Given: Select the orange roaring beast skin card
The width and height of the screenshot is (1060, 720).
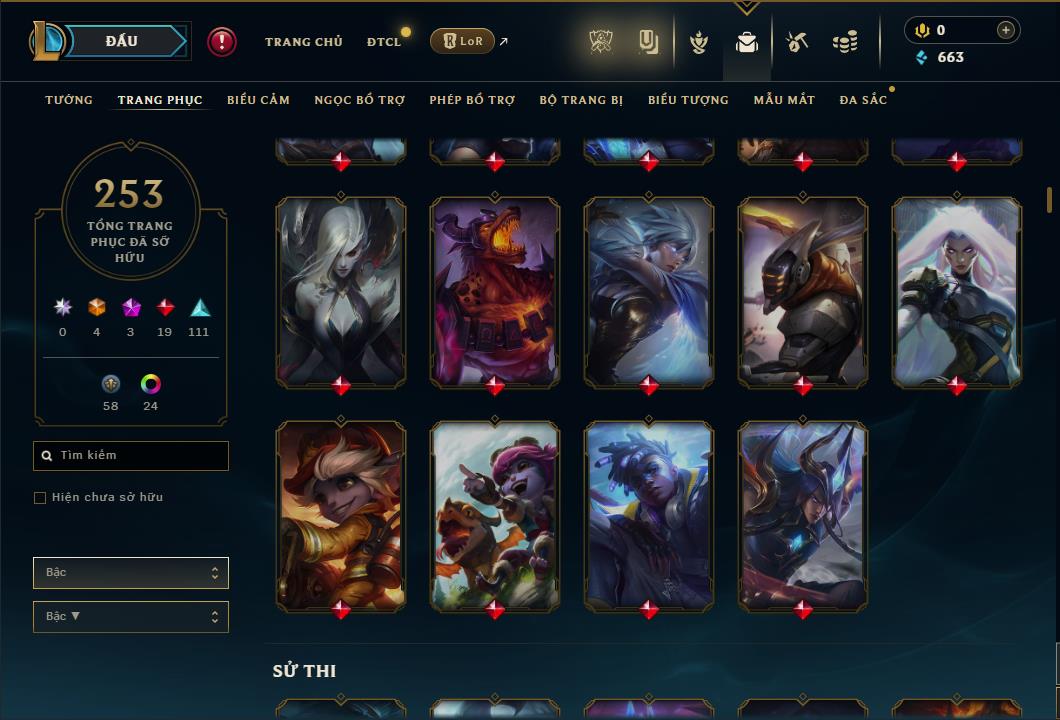Looking at the screenshot, I should tap(495, 291).
